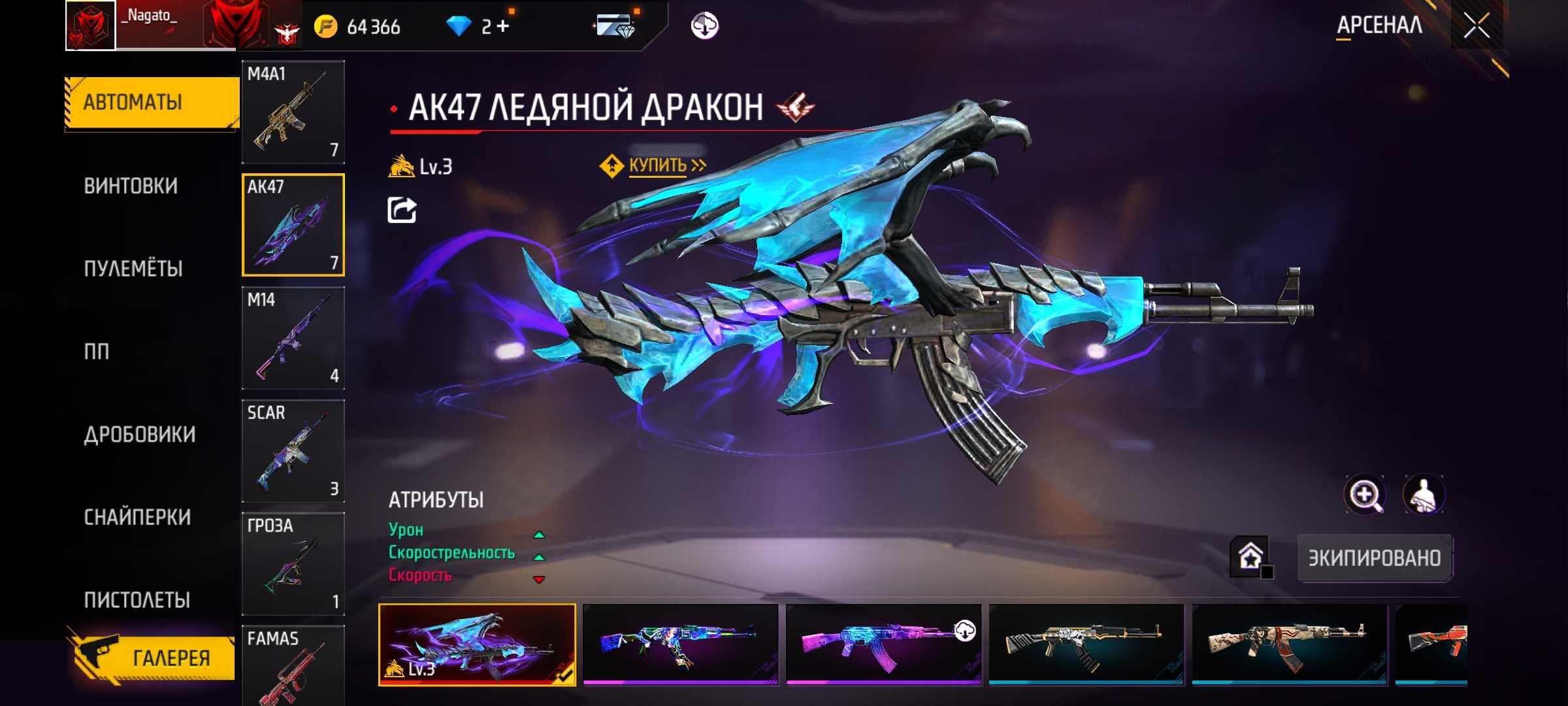Open the _Nagato_ player profile avatar
The height and width of the screenshot is (706, 1568).
(91, 25)
